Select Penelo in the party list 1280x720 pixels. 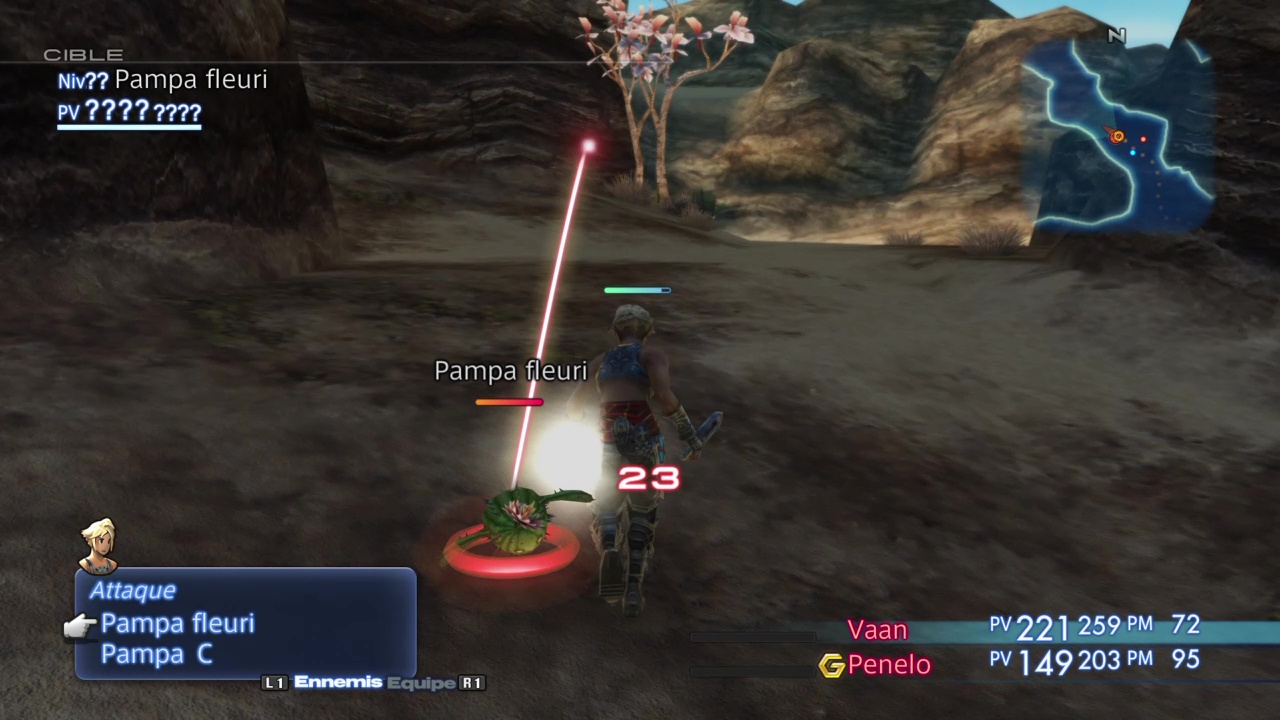click(888, 665)
